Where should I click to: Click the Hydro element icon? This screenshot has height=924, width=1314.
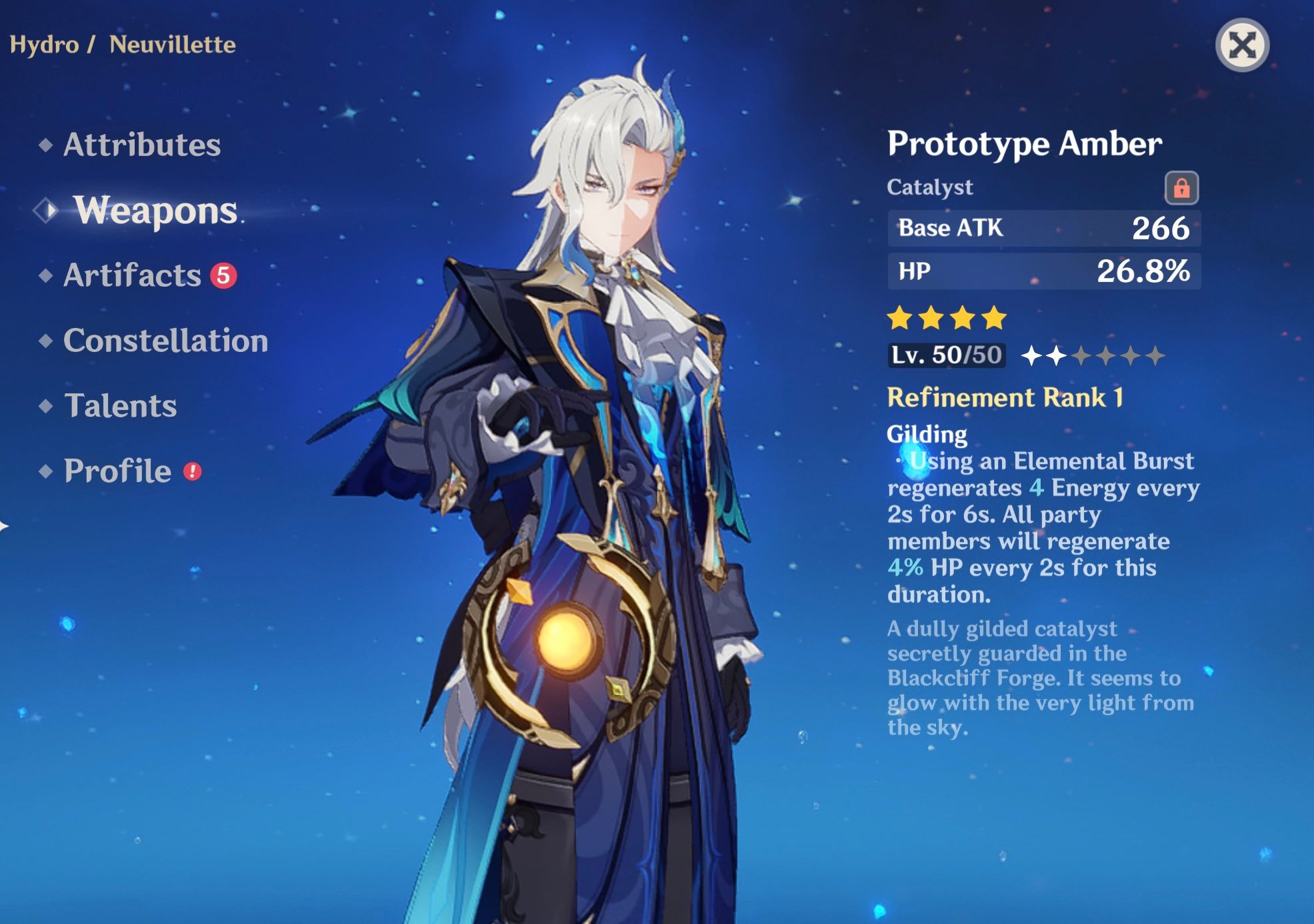(43, 45)
